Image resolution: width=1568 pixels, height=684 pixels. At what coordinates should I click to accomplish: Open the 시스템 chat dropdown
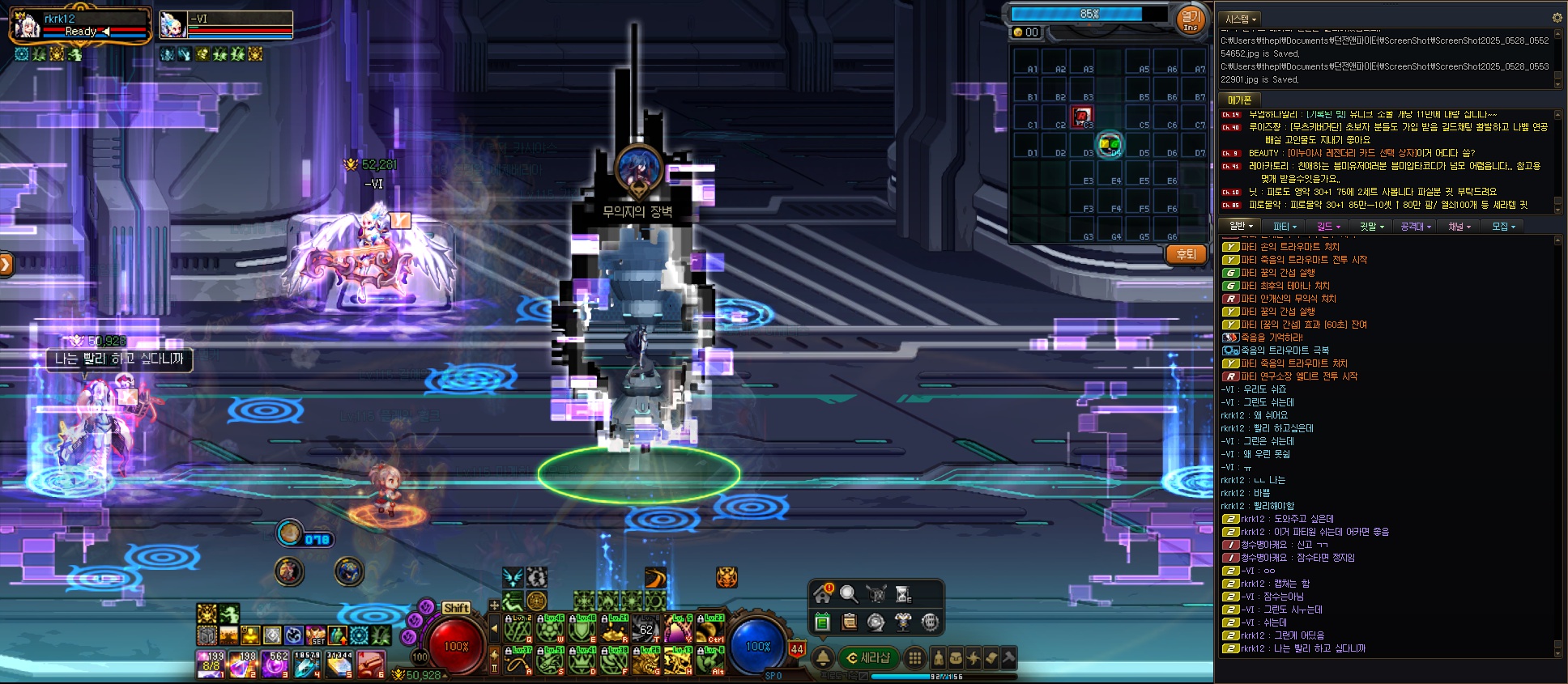tap(1241, 19)
